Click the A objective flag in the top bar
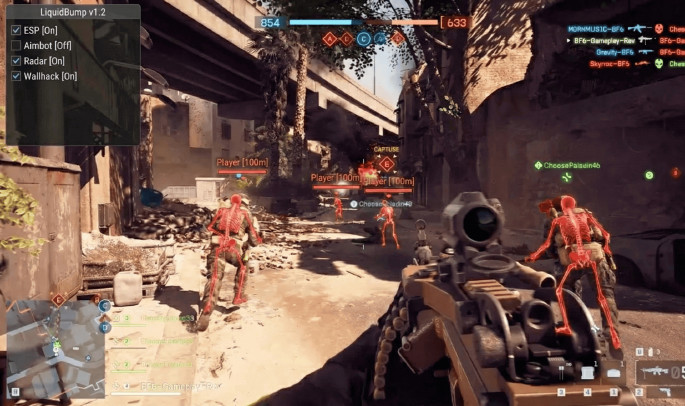The width and height of the screenshot is (685, 406). [x=329, y=38]
